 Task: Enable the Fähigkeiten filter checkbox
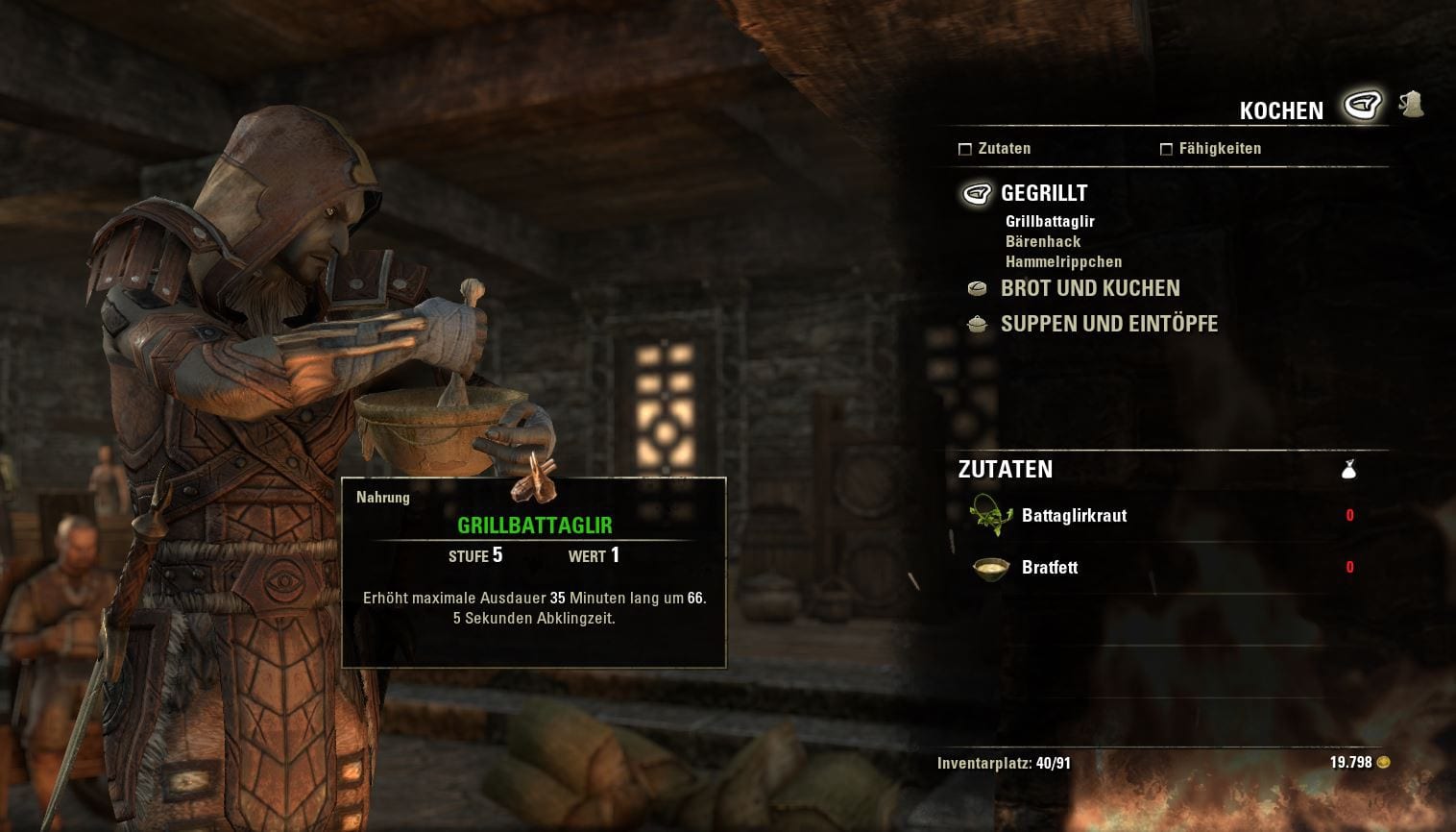point(1166,149)
